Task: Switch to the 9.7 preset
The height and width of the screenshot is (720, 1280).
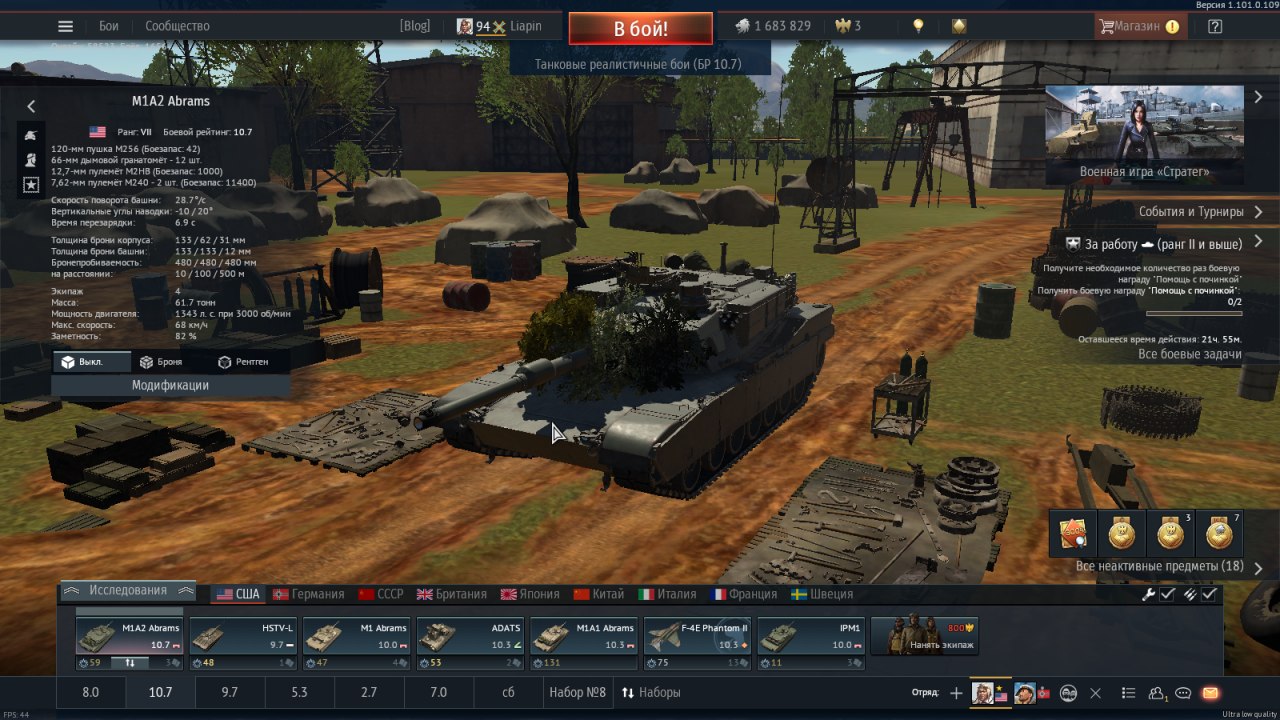Action: (230, 692)
